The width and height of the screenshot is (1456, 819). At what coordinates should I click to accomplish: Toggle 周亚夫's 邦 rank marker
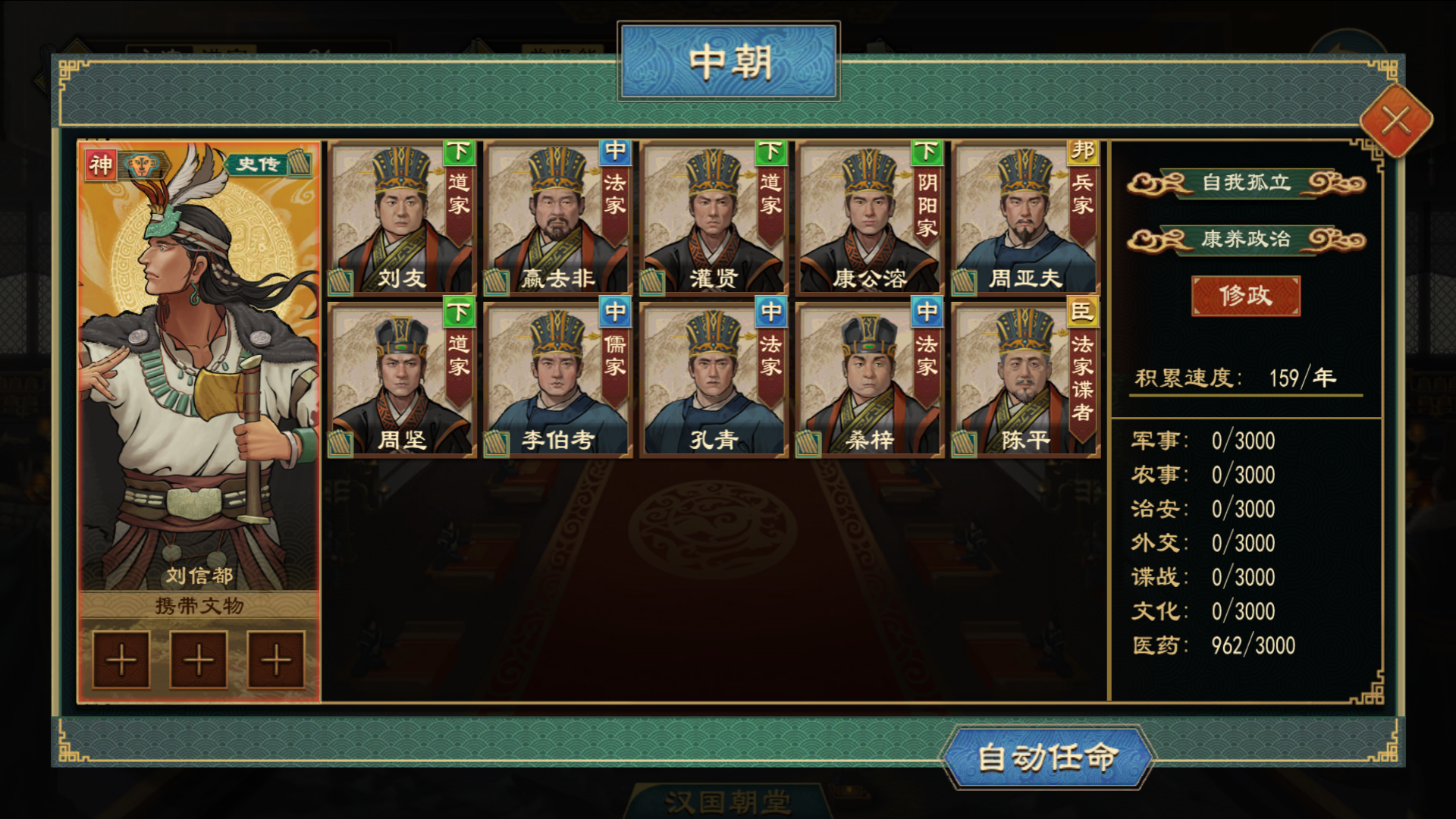tap(1082, 151)
